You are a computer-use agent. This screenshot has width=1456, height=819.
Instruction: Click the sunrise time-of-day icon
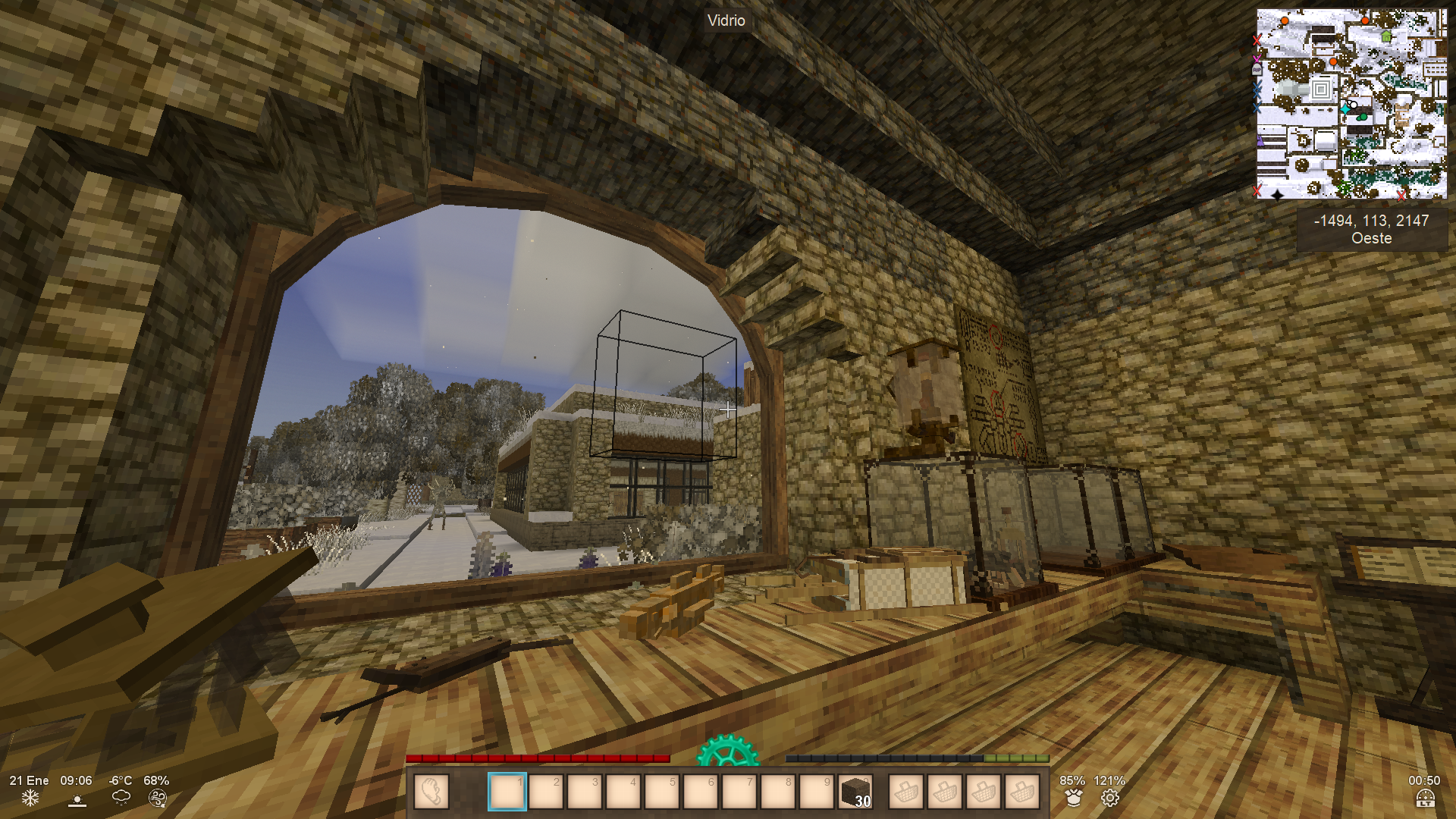[77, 799]
